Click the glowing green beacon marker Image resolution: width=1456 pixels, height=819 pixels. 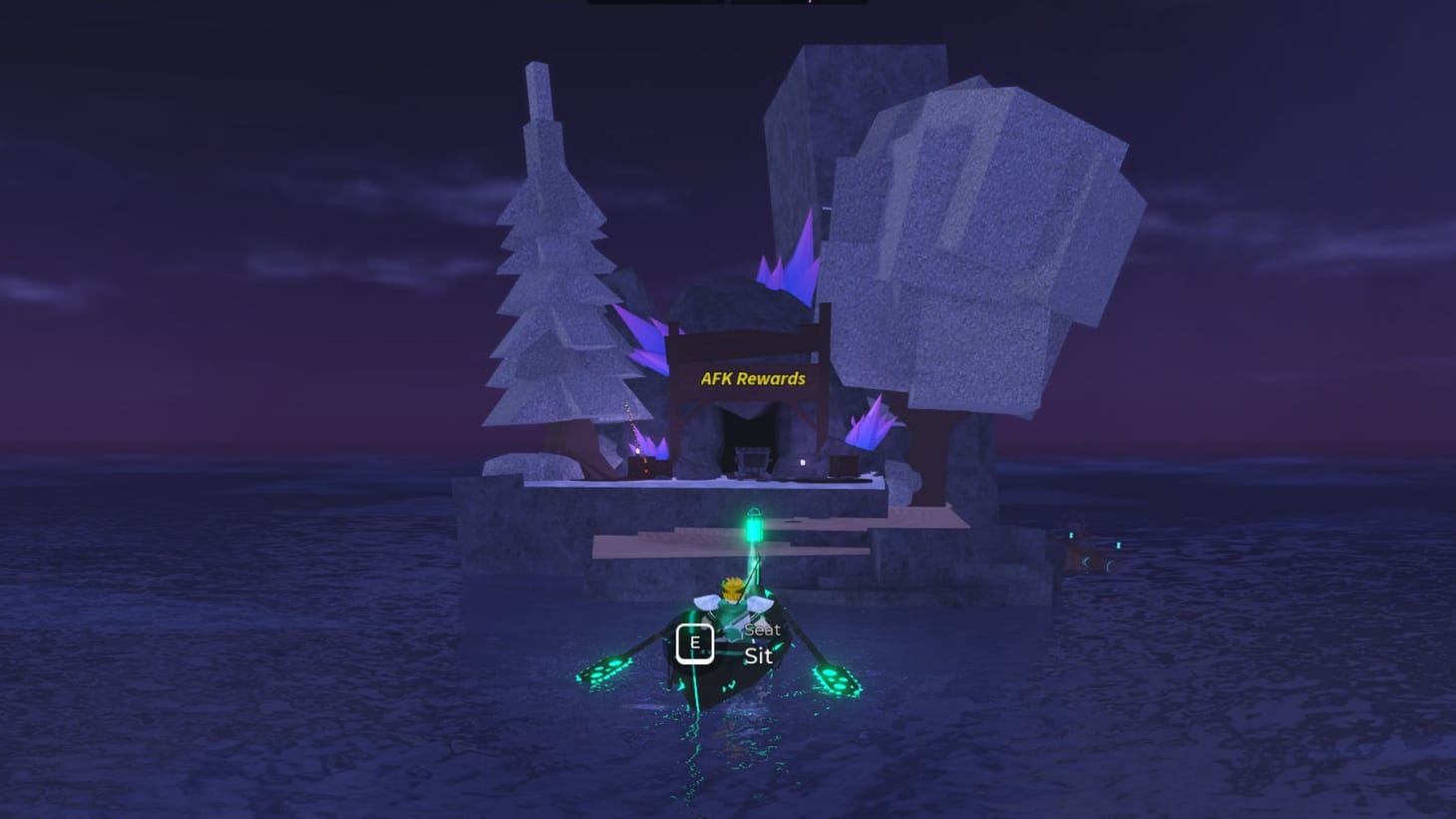pos(753,526)
